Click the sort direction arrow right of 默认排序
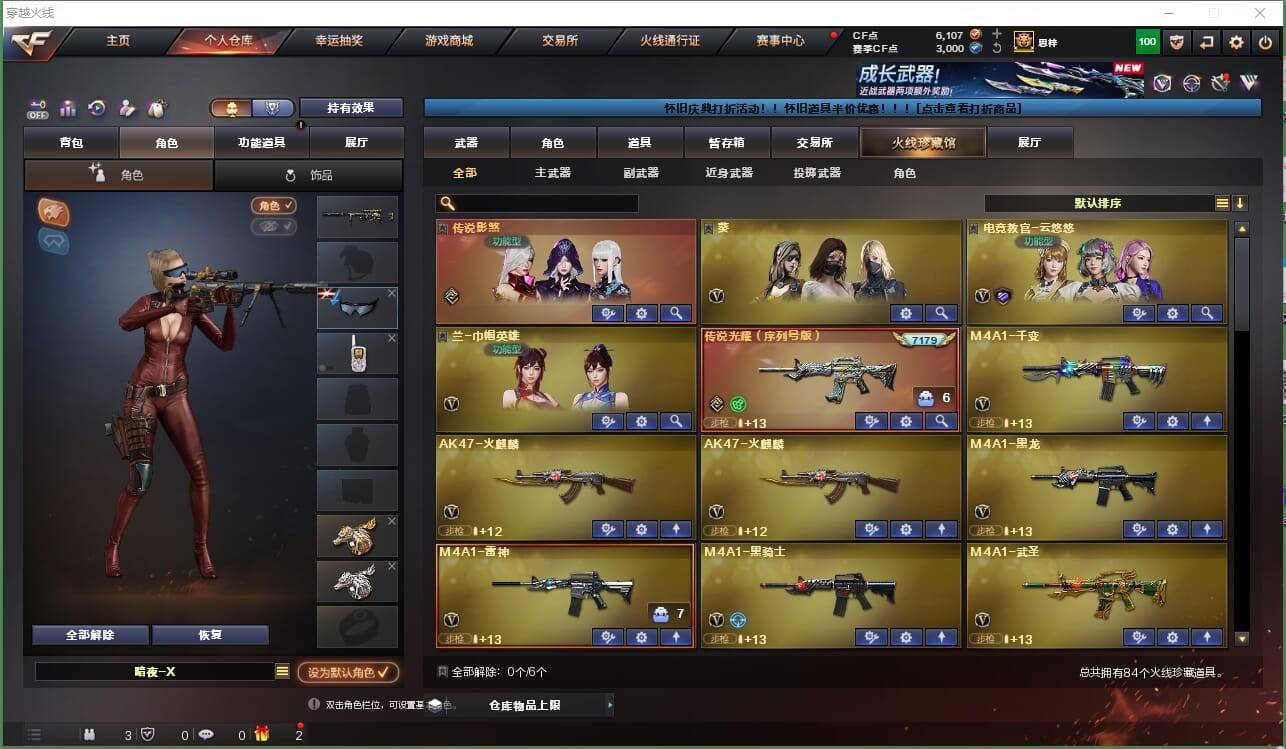The width and height of the screenshot is (1286, 749). 1242,203
